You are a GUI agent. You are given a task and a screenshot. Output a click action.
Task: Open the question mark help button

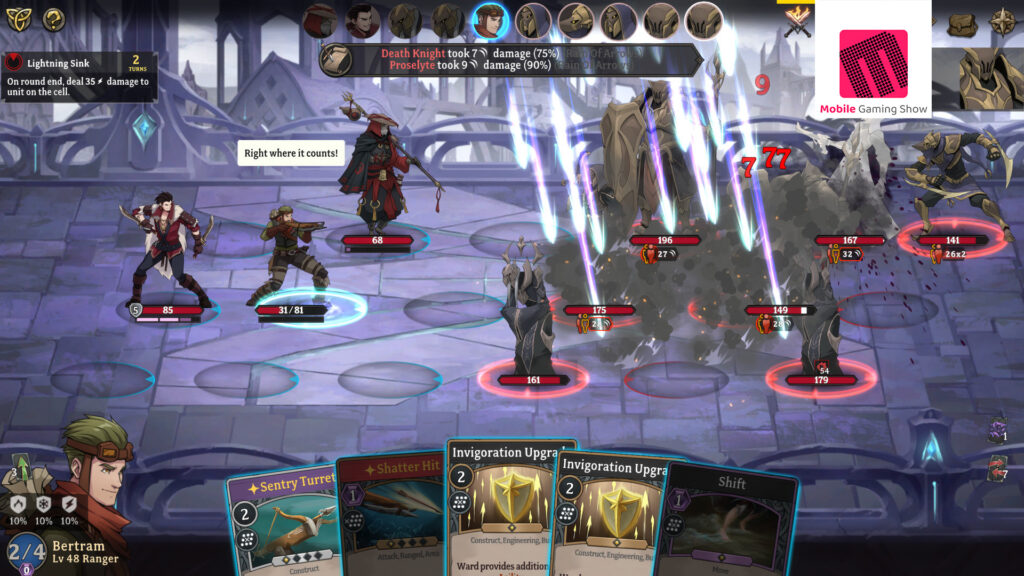tap(53, 19)
